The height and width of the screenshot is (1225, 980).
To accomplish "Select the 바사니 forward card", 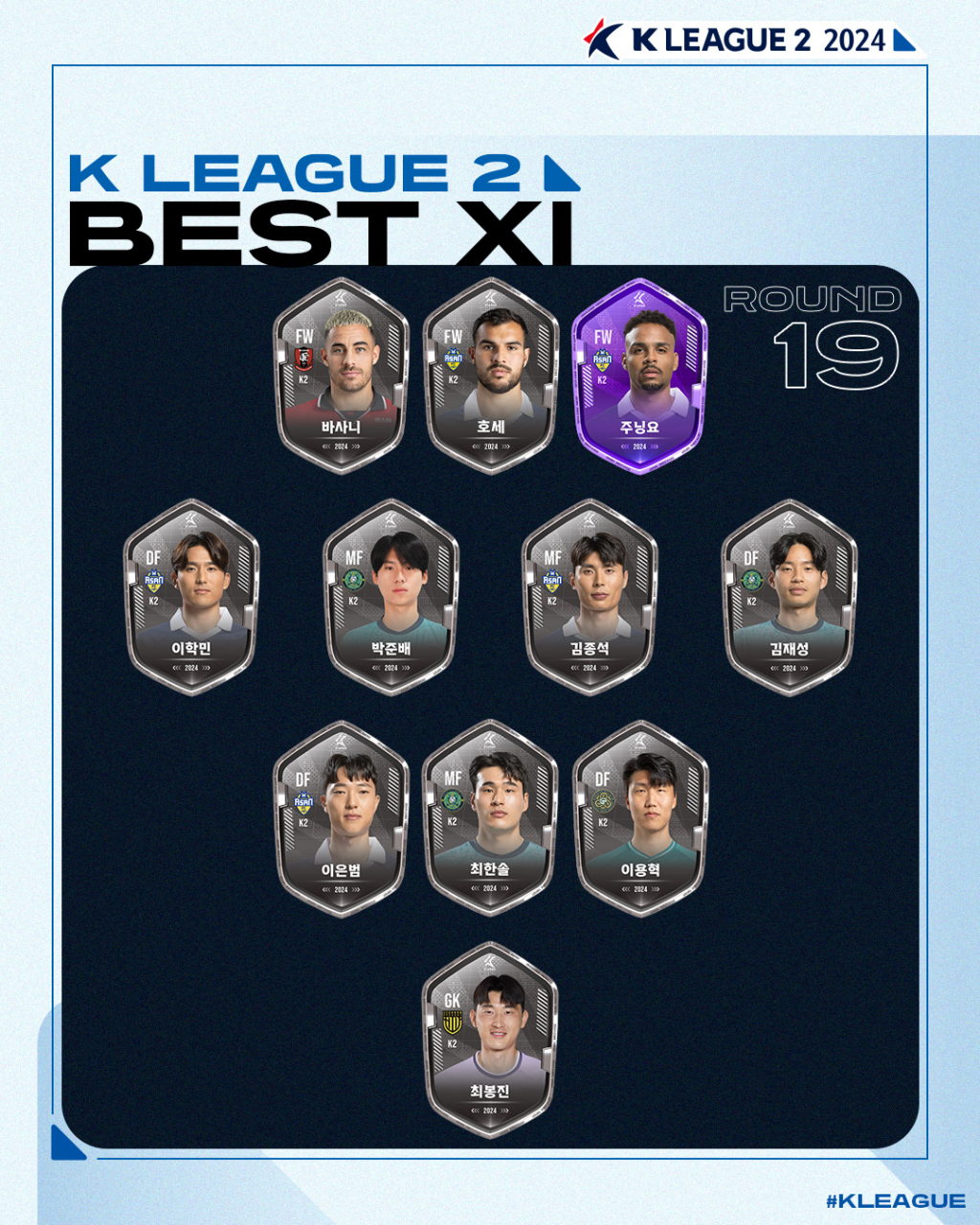I will click(x=342, y=376).
